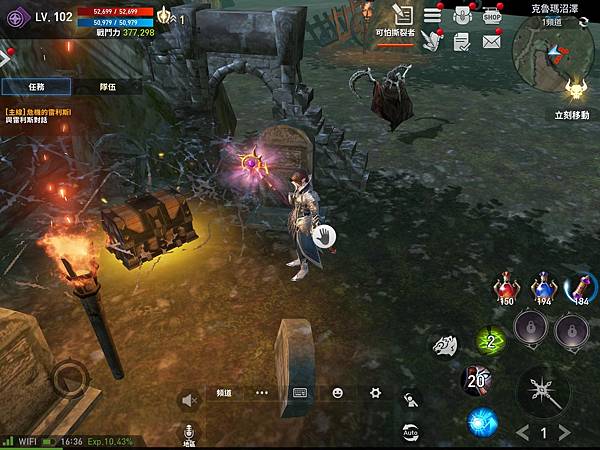Screen dimensions: 600x450
Task: Open the chat settings gear
Action: (x=375, y=393)
